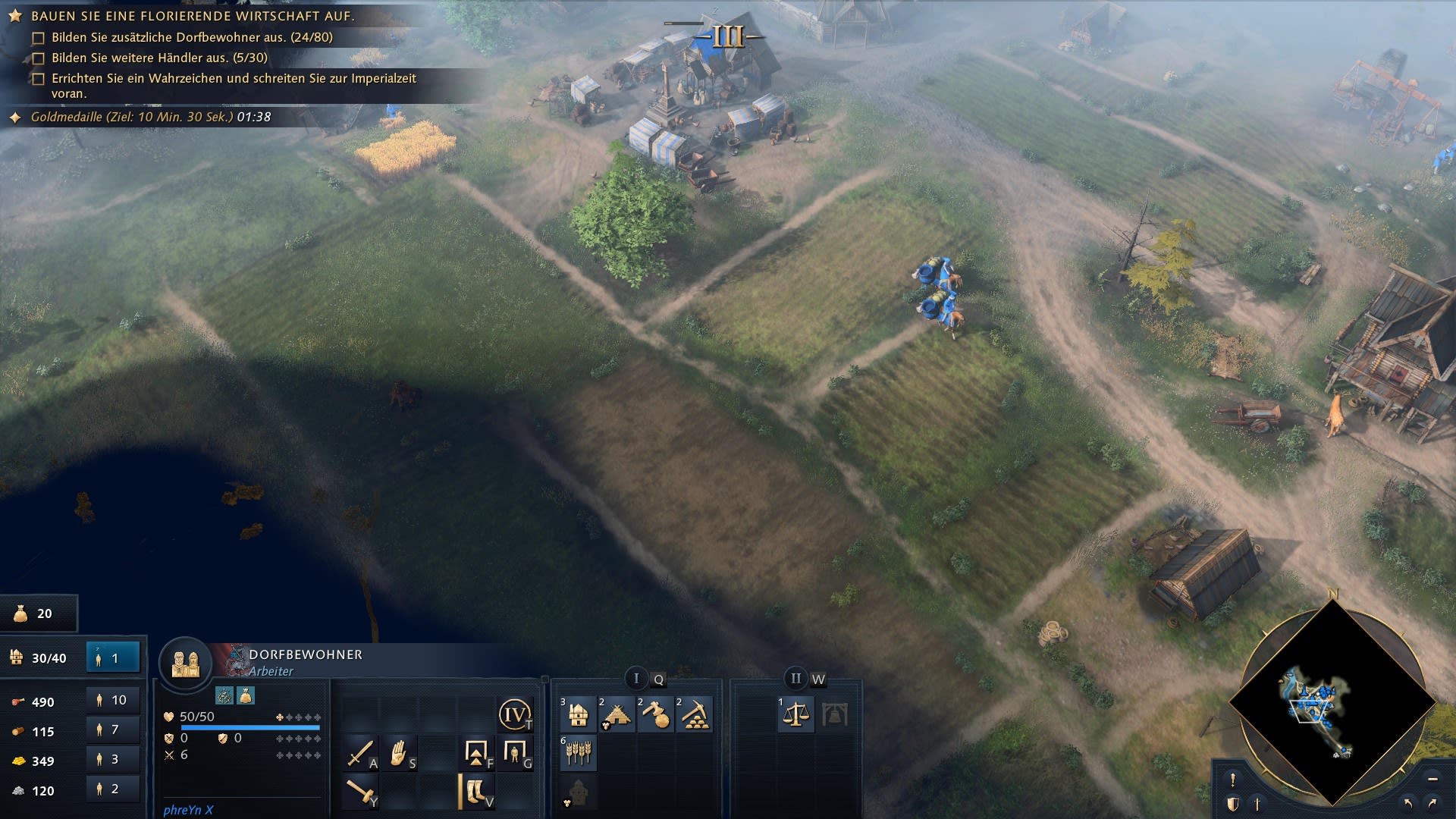Build a farm with the wheat icon
This screenshot has height=819, width=1456.
[x=579, y=753]
